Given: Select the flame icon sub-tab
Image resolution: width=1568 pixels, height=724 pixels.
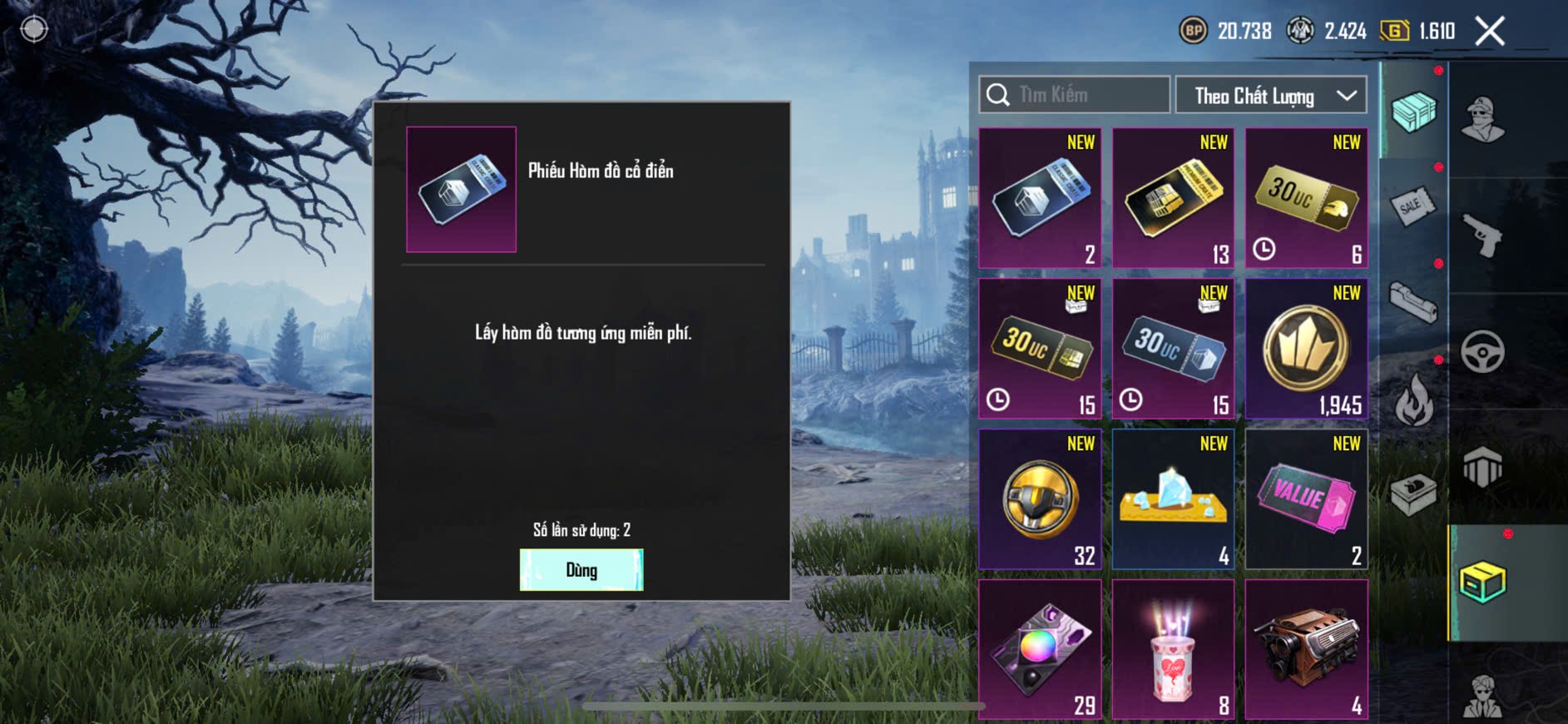Looking at the screenshot, I should tap(1412, 400).
